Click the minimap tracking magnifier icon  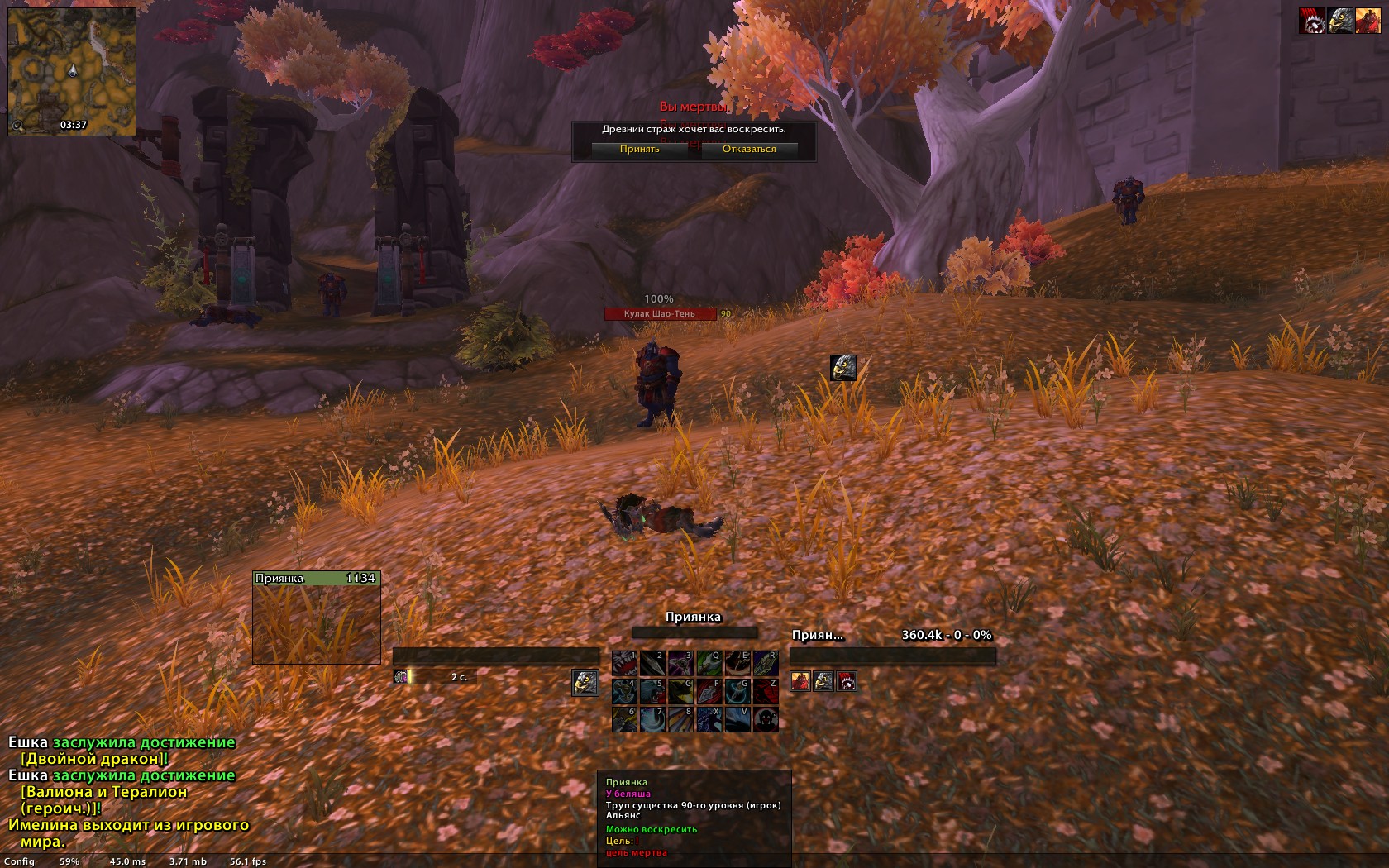click(17, 126)
